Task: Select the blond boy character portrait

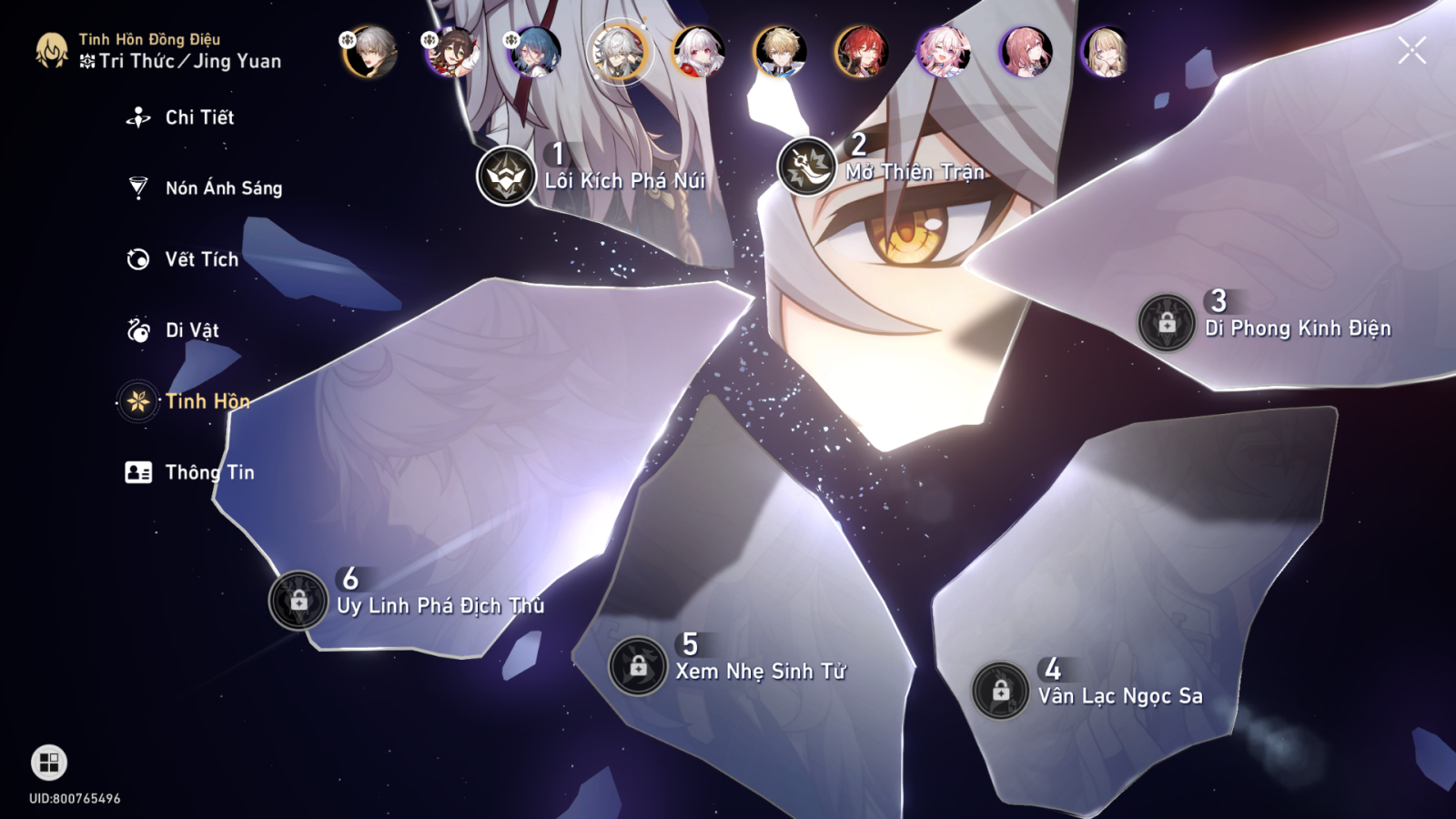Action: tap(780, 52)
